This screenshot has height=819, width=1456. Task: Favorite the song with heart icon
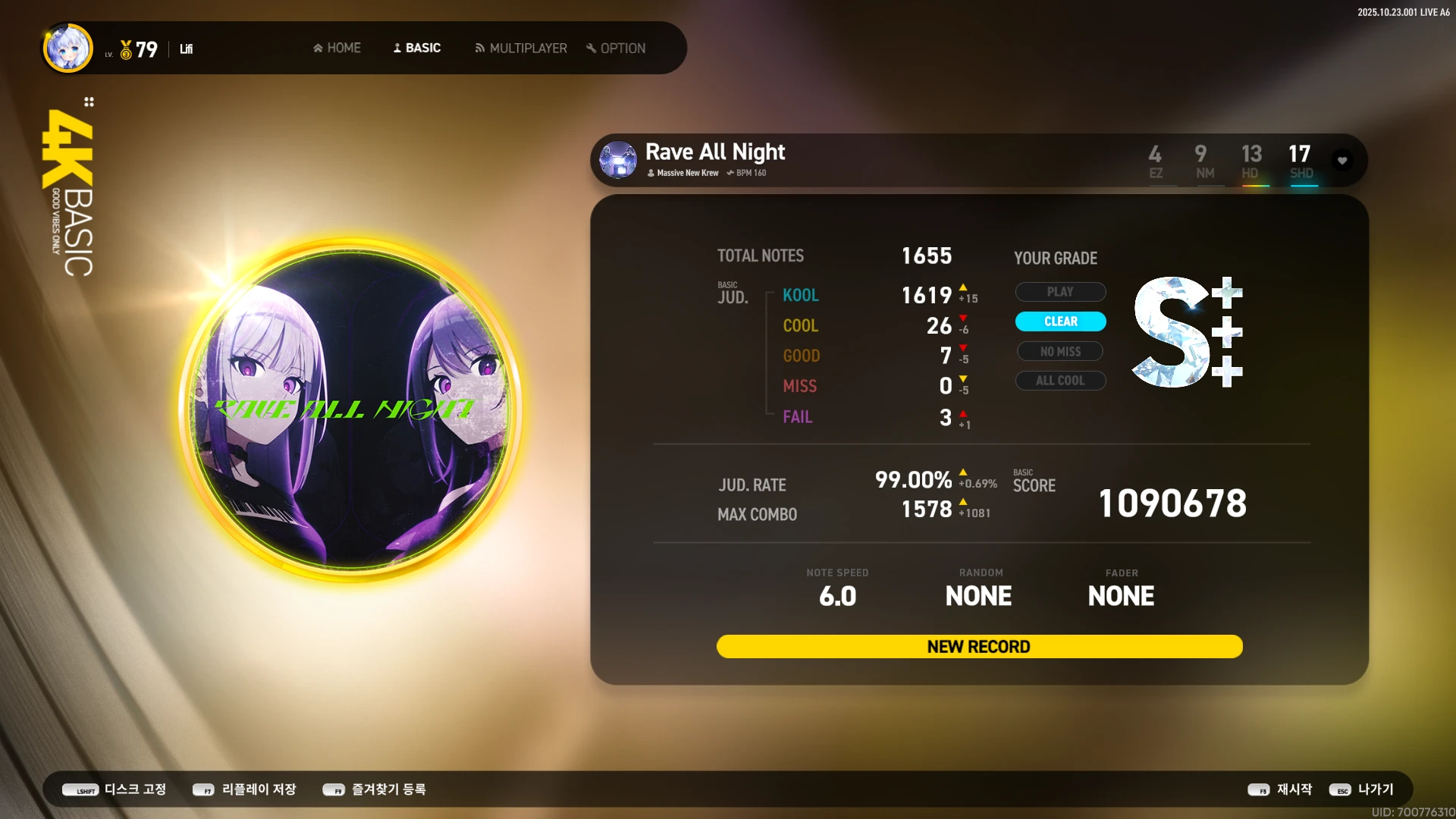(x=1342, y=161)
